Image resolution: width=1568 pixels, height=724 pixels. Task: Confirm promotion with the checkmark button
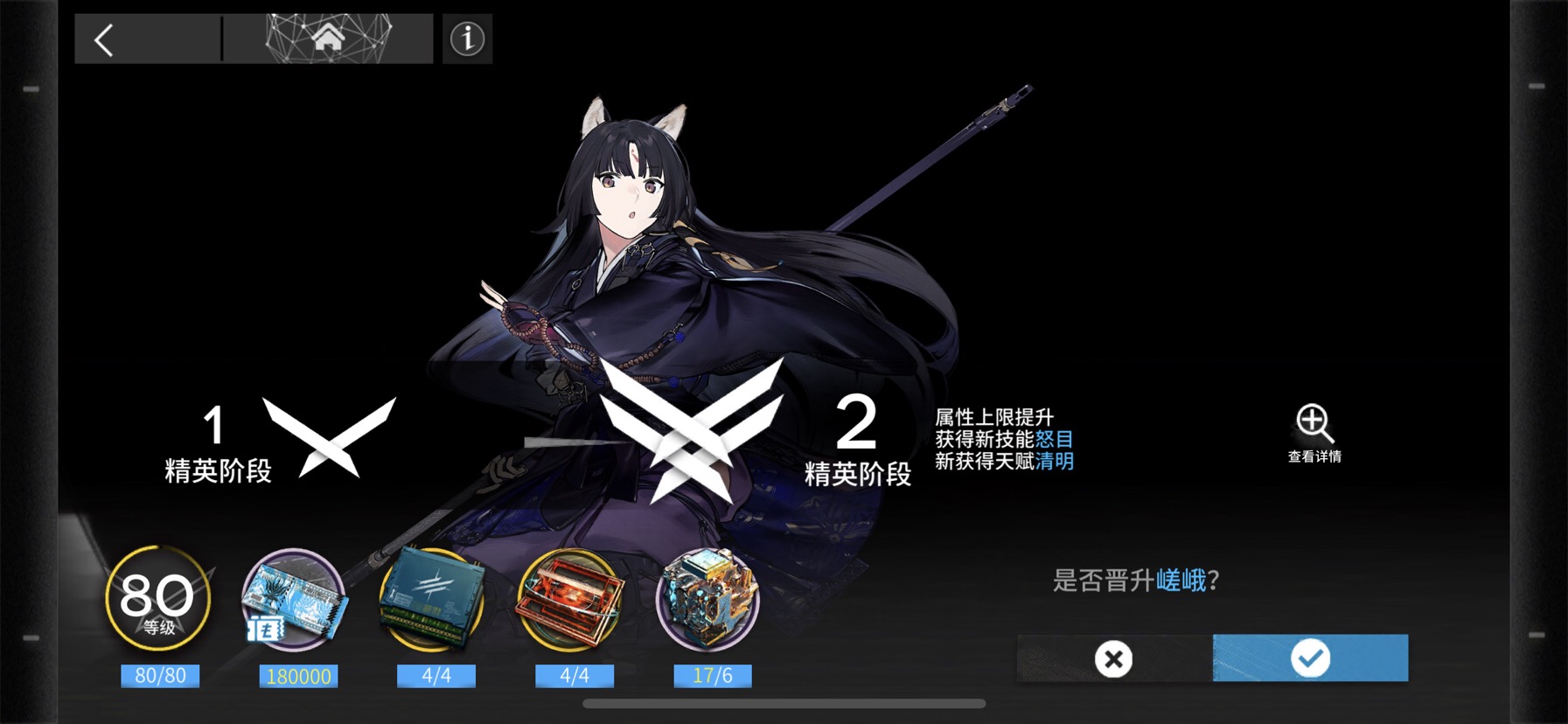point(1313,658)
